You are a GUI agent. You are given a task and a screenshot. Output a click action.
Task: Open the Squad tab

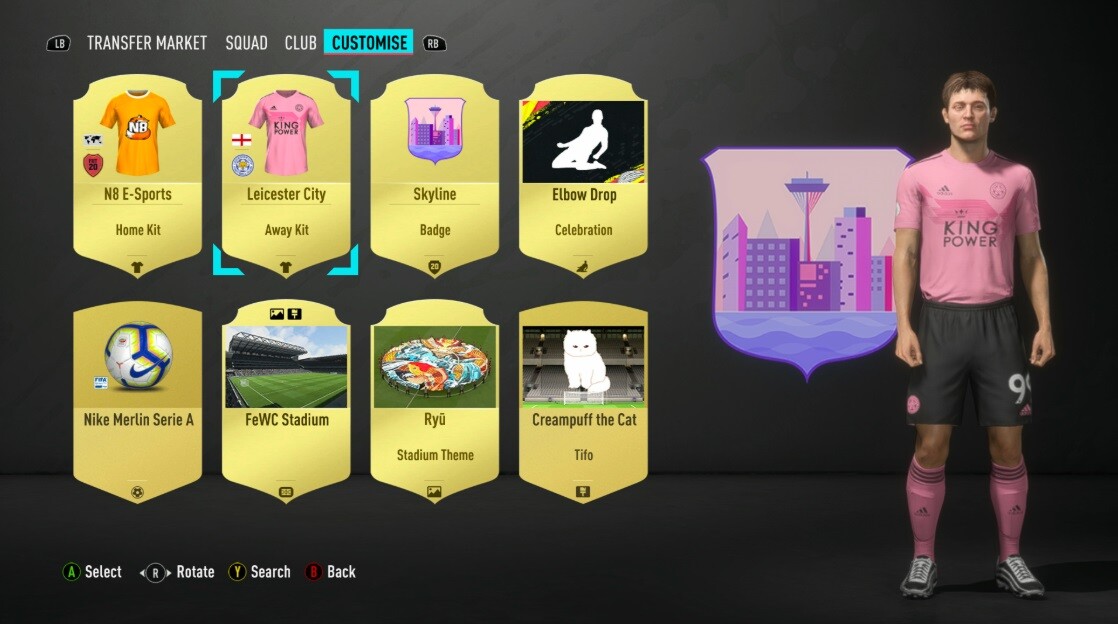[x=246, y=43]
